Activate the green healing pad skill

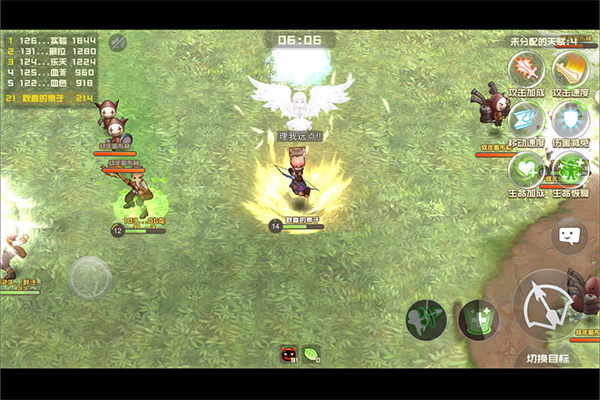[x=478, y=320]
